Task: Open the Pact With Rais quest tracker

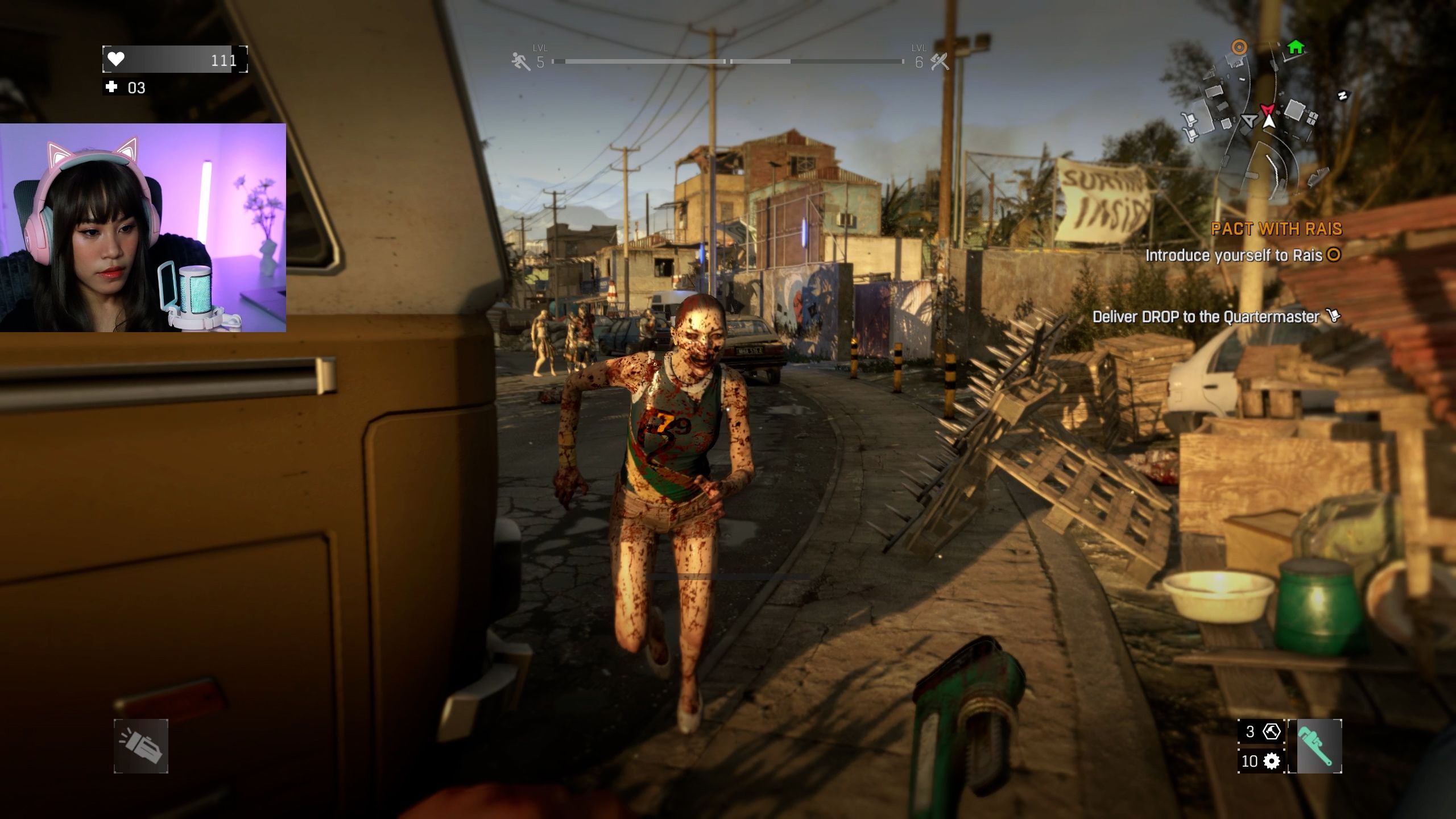Action: coord(1276,229)
